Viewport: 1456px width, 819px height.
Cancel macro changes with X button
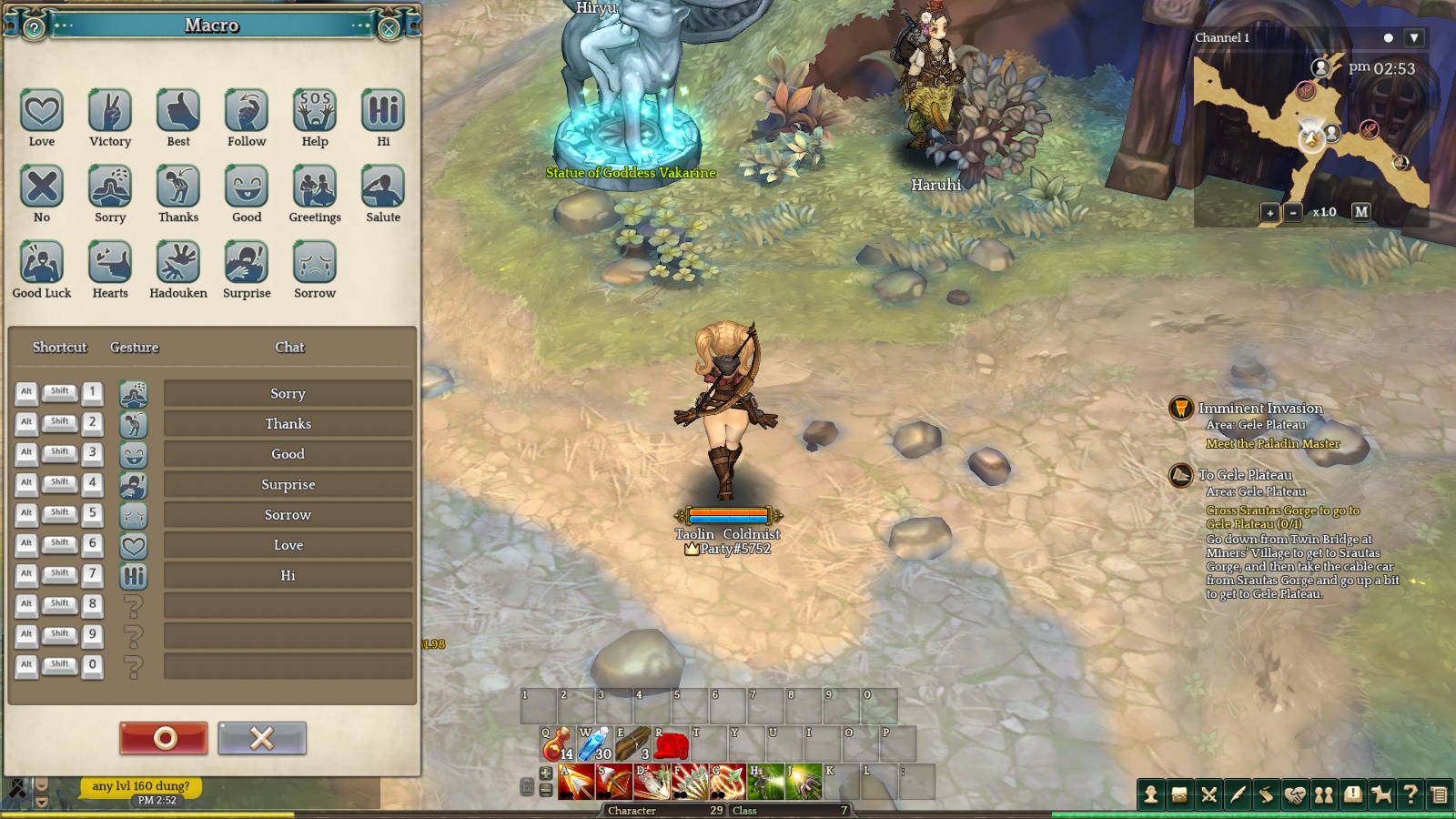pos(262,738)
